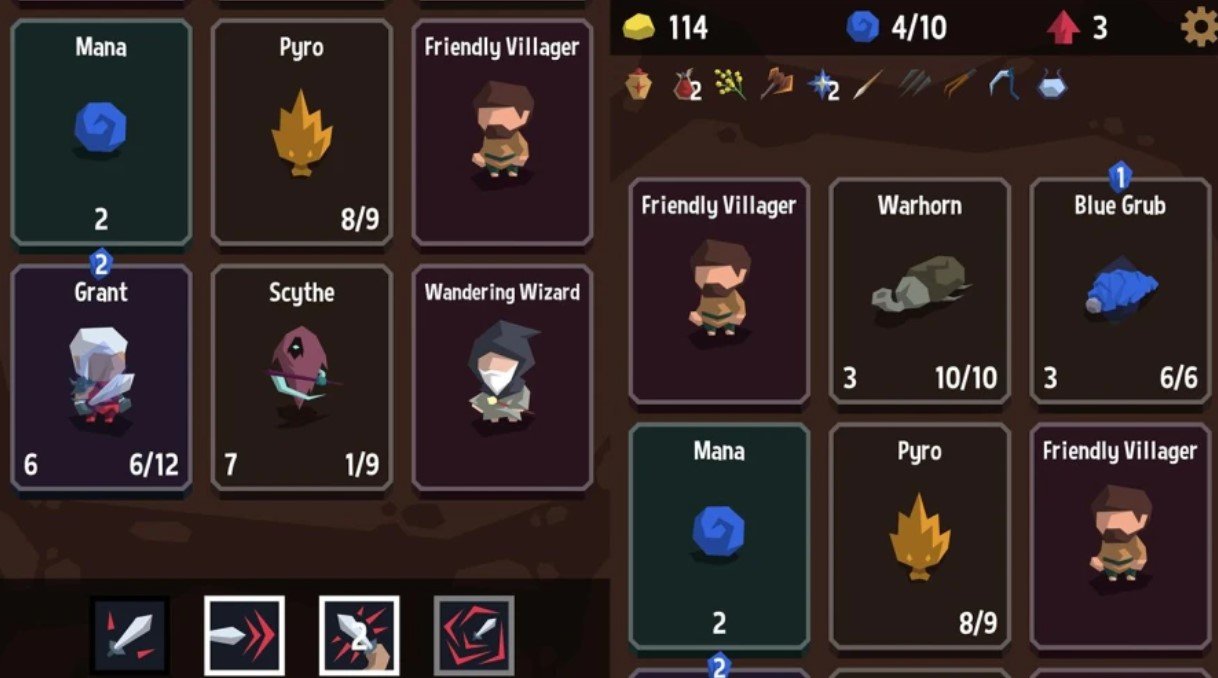
Task: Inspect the orange battle axe relic
Action: 776,85
